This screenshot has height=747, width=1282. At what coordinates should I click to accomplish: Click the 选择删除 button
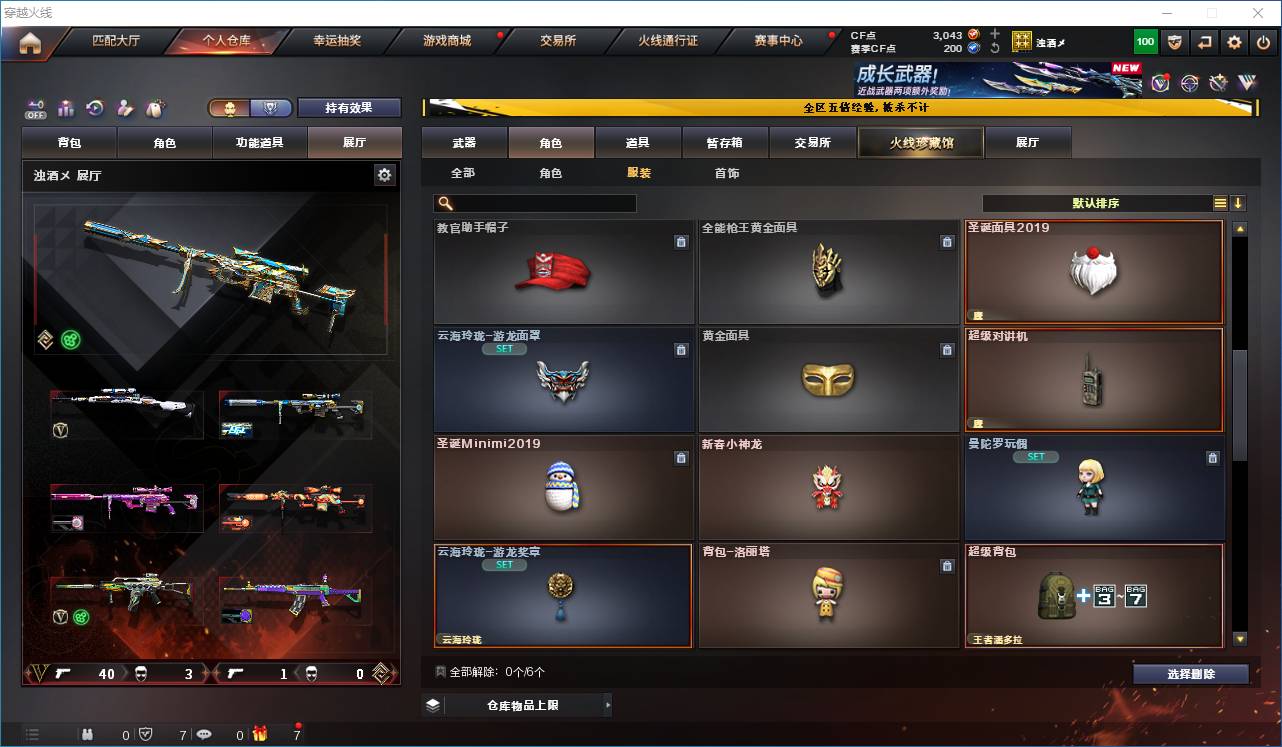pyautogui.click(x=1192, y=674)
